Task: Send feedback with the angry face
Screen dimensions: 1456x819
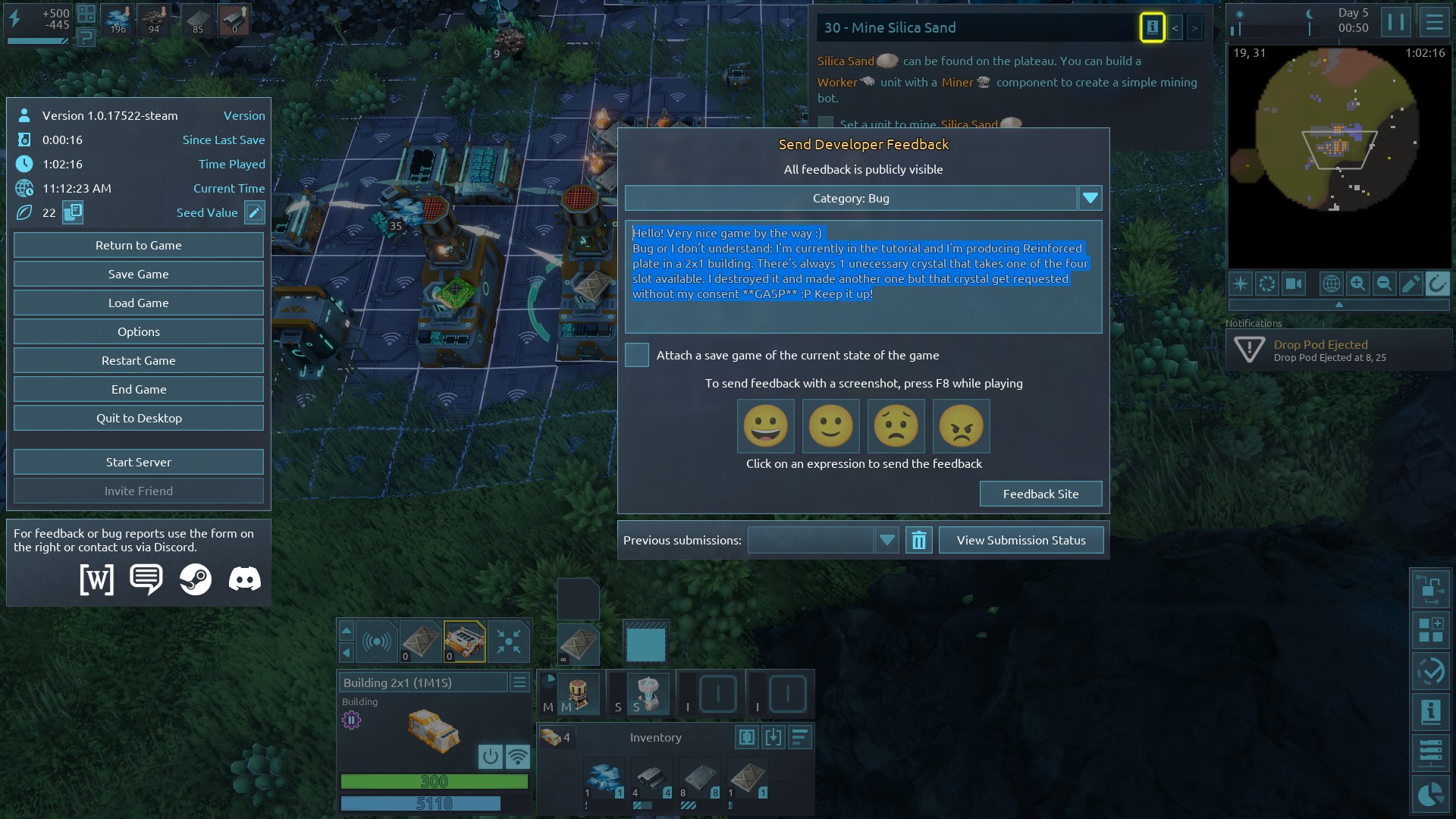Action: click(x=961, y=425)
